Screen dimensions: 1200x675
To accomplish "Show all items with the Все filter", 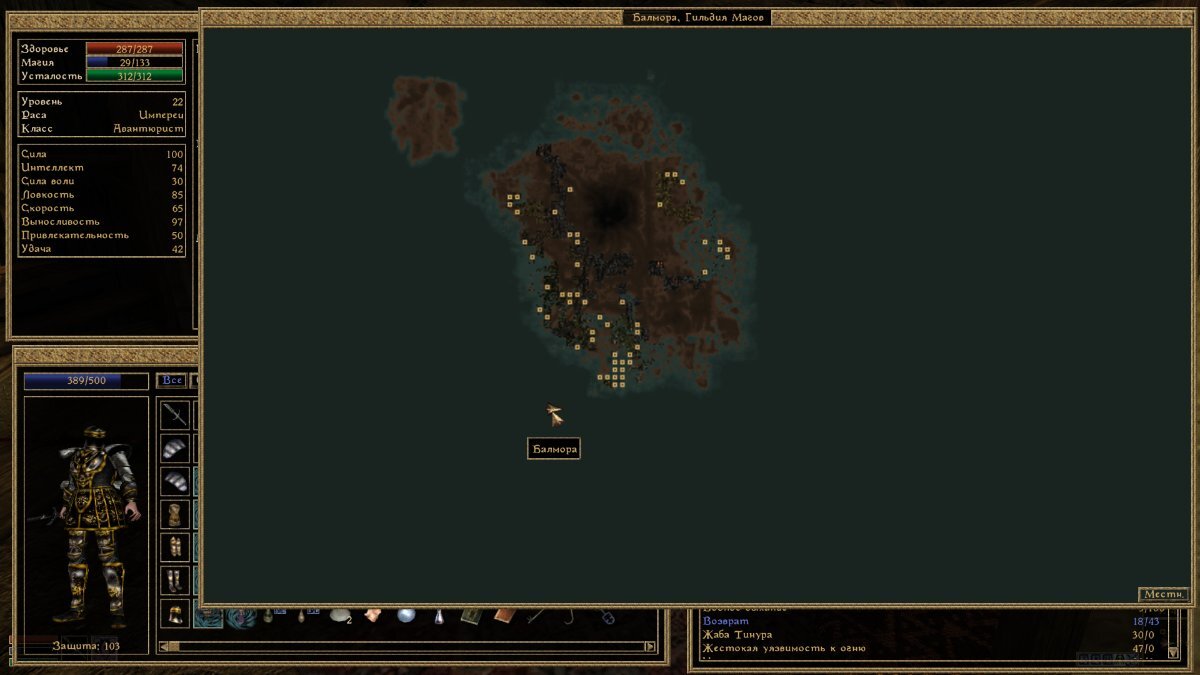I will pos(171,381).
